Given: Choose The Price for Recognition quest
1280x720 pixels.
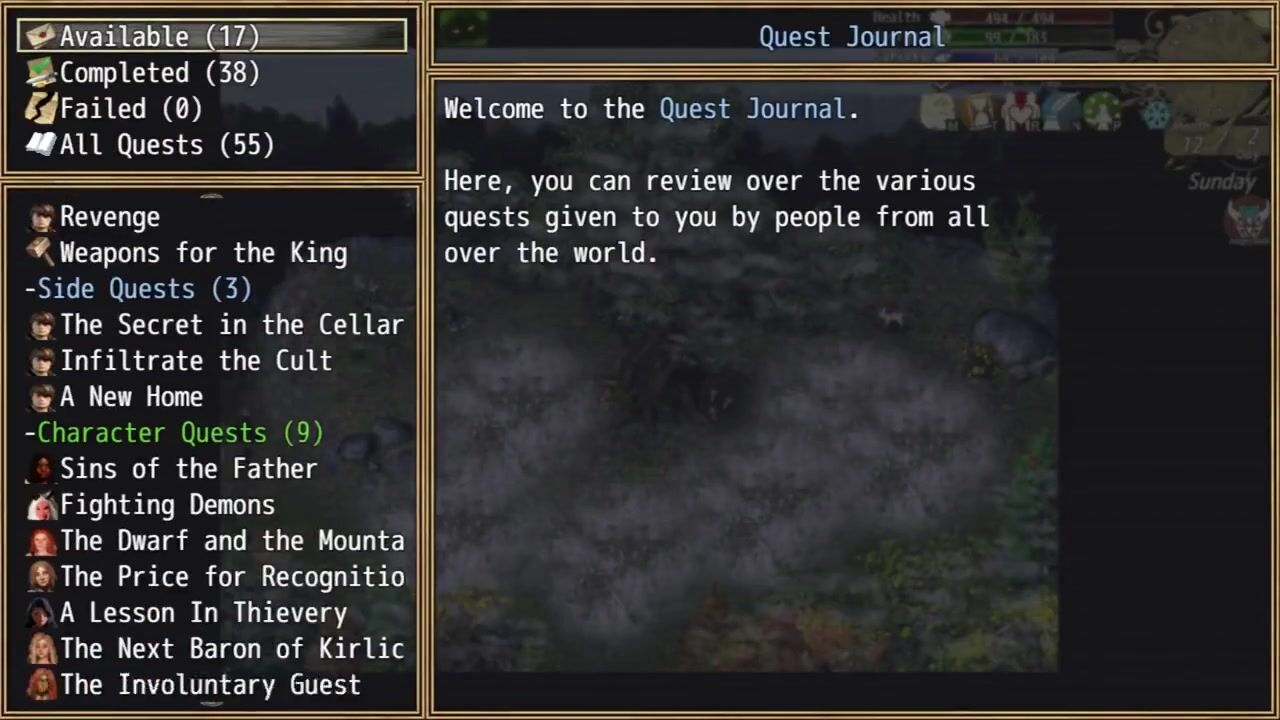Looking at the screenshot, I should coord(232,577).
